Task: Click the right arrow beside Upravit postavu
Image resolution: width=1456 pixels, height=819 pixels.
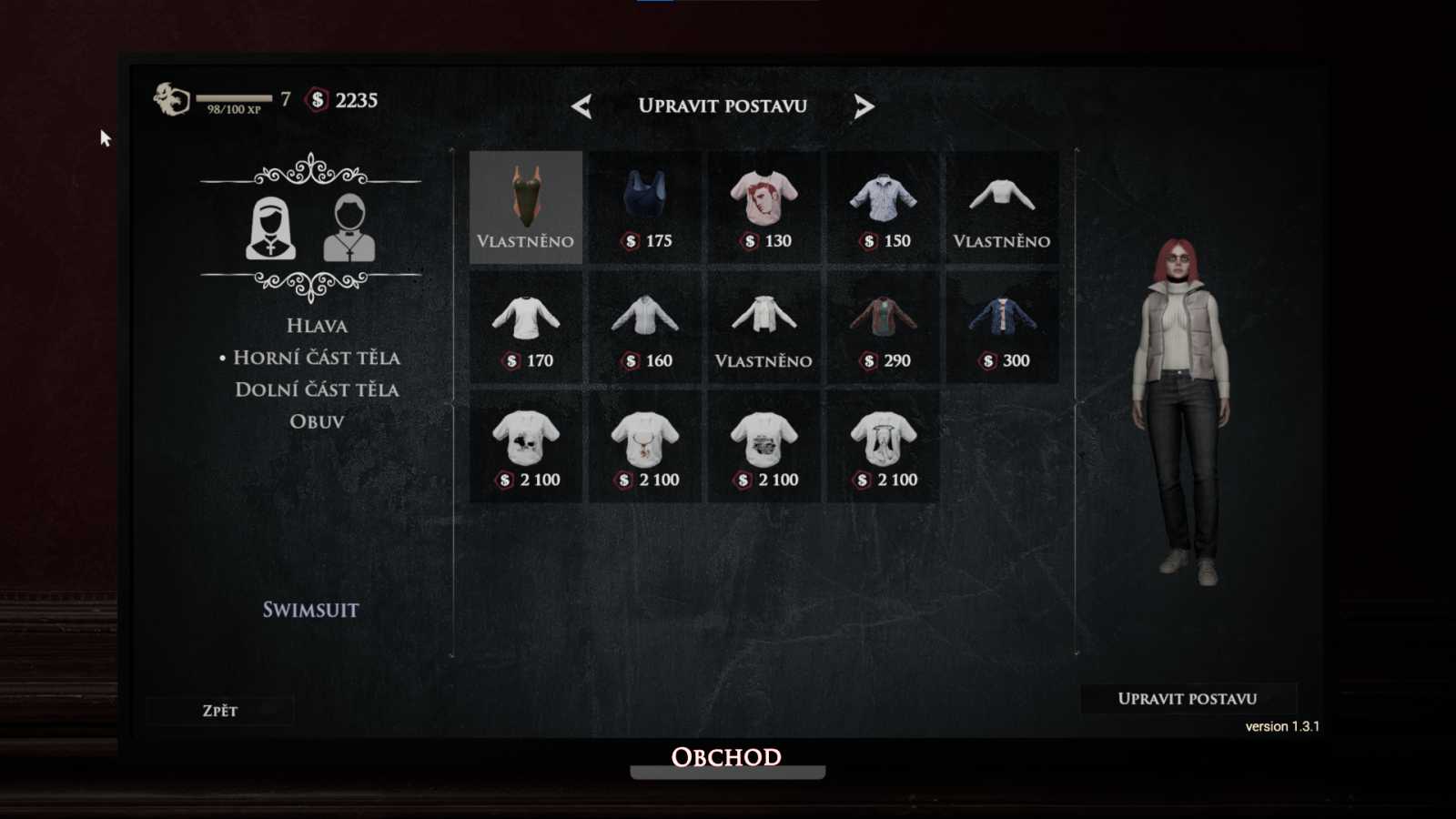Action: pyautogui.click(x=864, y=106)
